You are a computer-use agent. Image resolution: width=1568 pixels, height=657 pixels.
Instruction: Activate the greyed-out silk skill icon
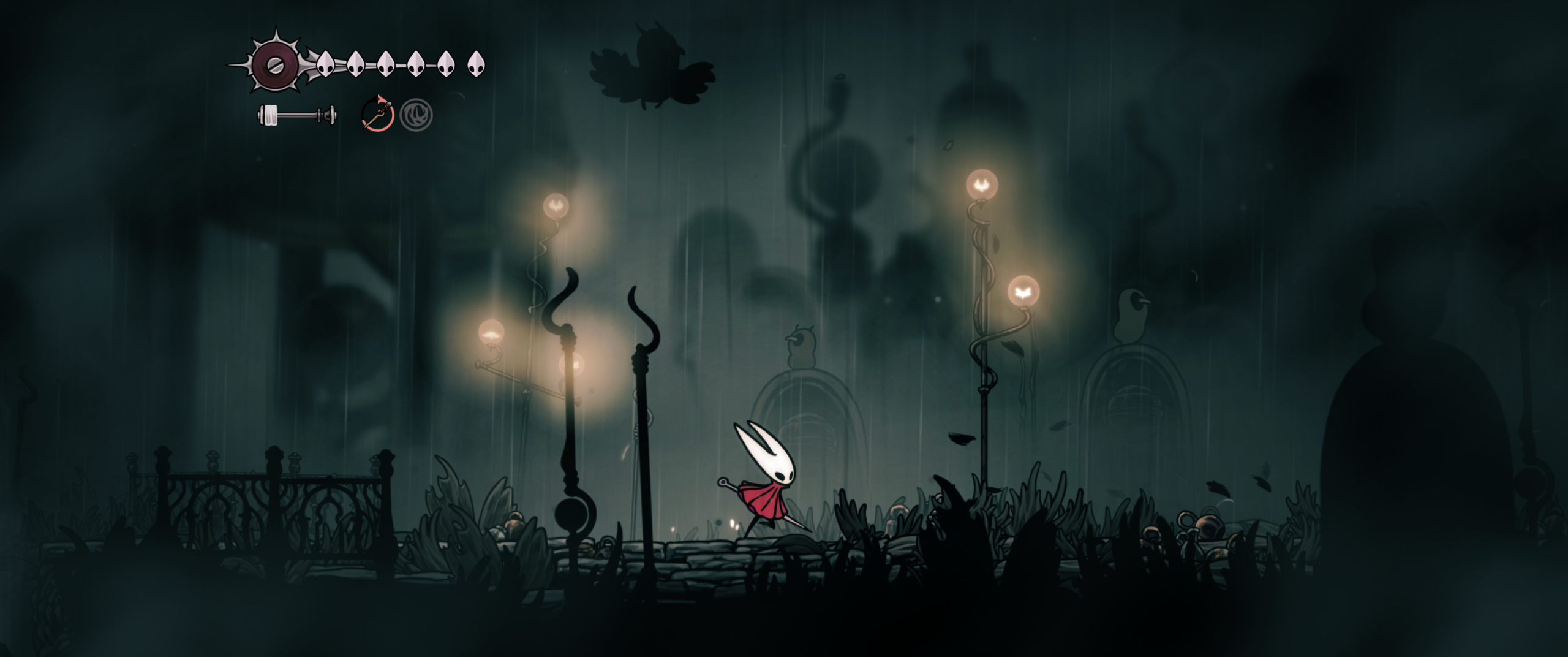point(417,115)
